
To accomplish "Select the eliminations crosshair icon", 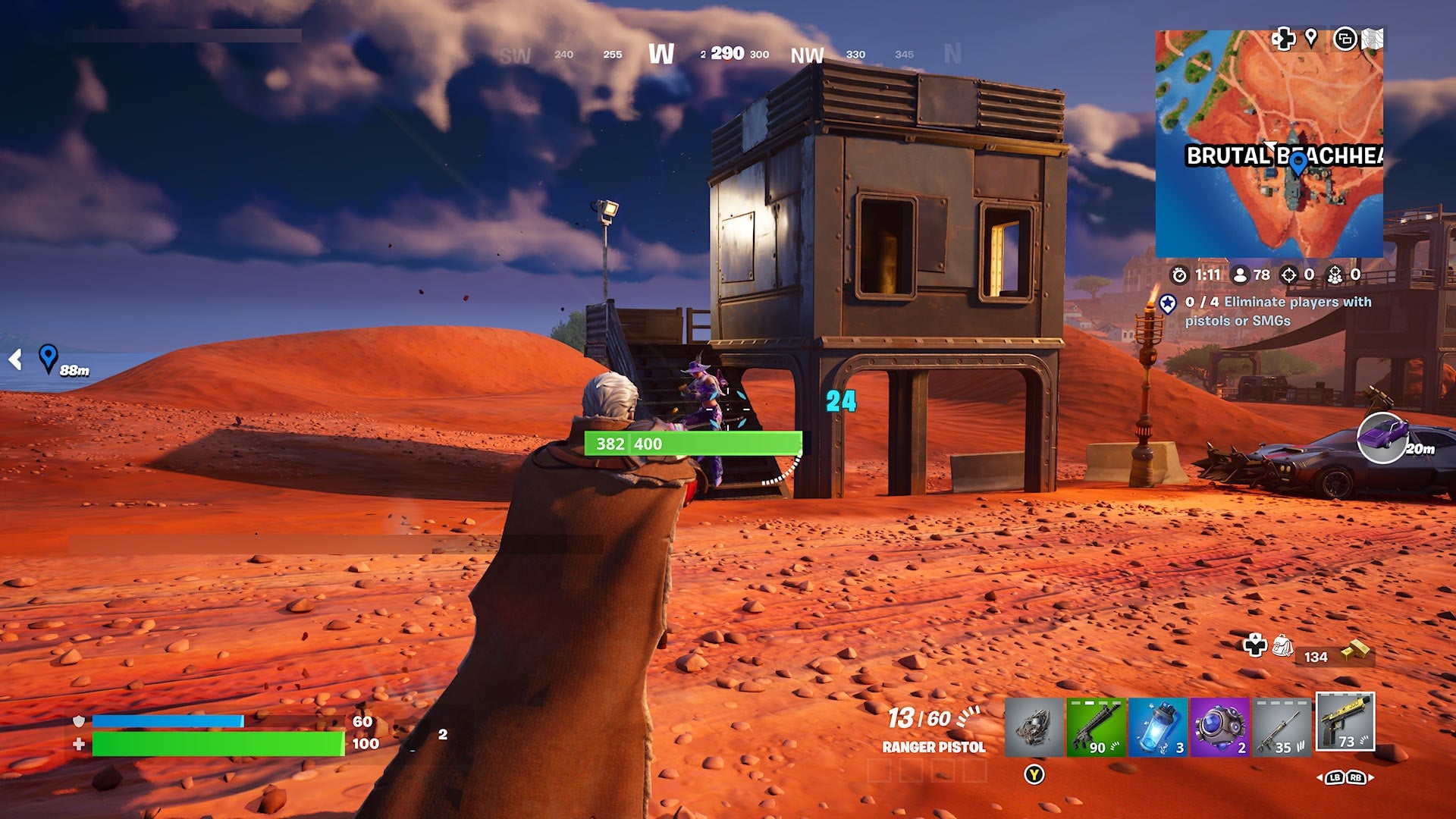I will coord(1290,274).
